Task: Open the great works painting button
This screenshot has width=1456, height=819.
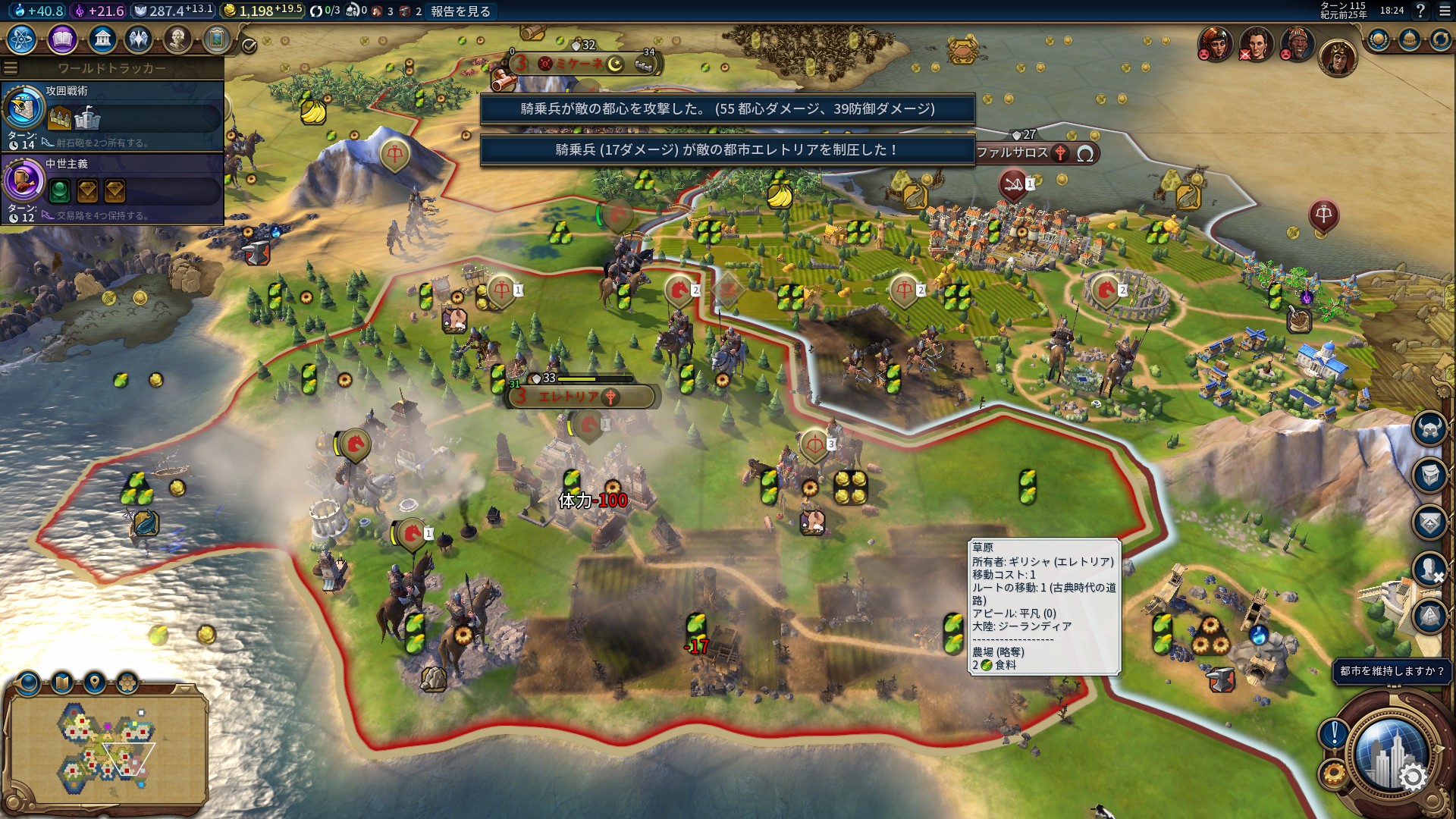Action: (x=217, y=39)
